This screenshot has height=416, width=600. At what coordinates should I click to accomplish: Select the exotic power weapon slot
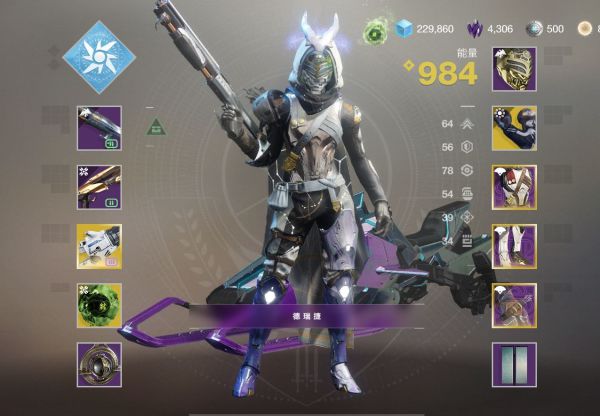pos(99,246)
